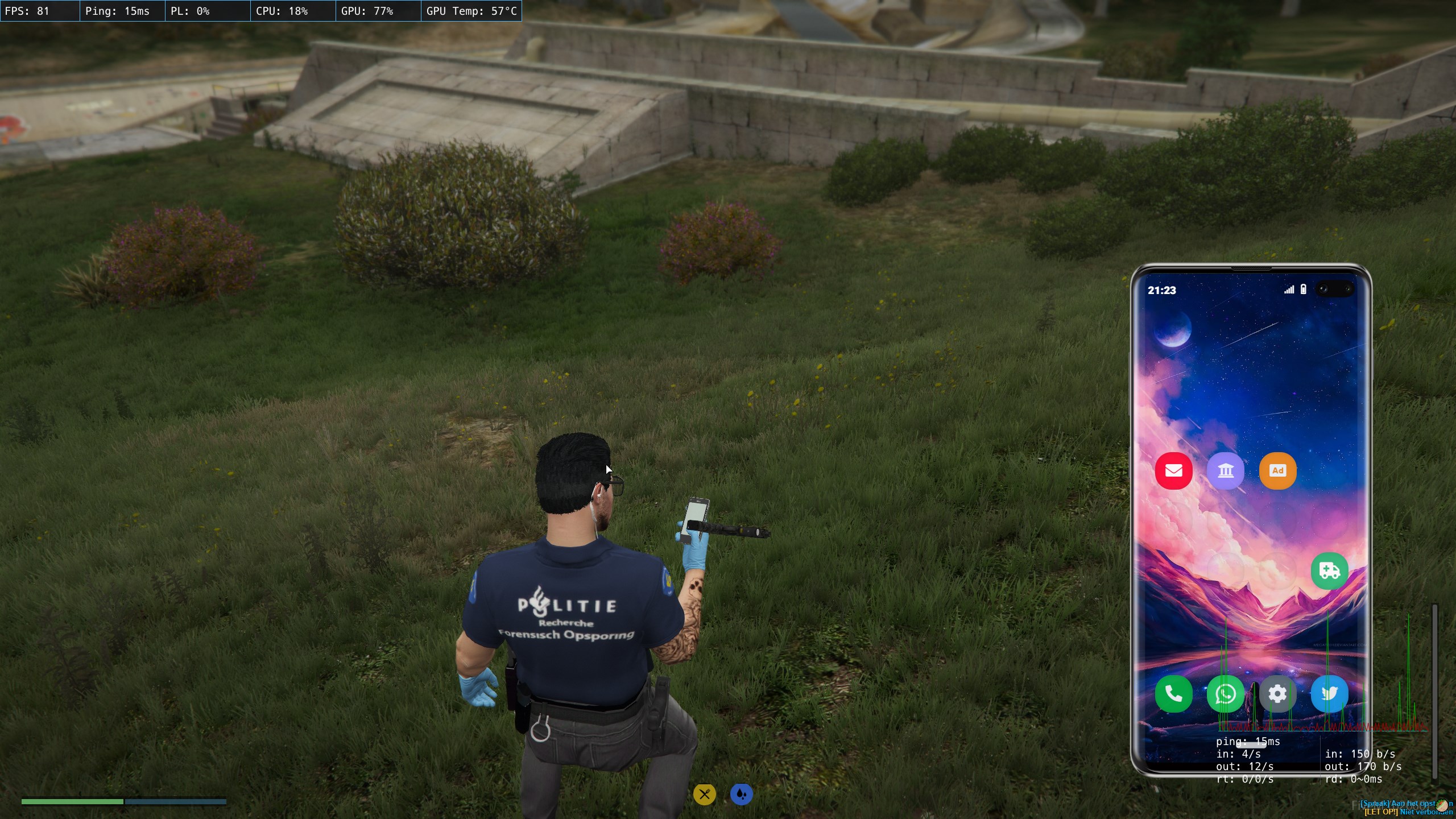The height and width of the screenshot is (819, 1456).
Task: Open the red mail app
Action: coord(1173,471)
